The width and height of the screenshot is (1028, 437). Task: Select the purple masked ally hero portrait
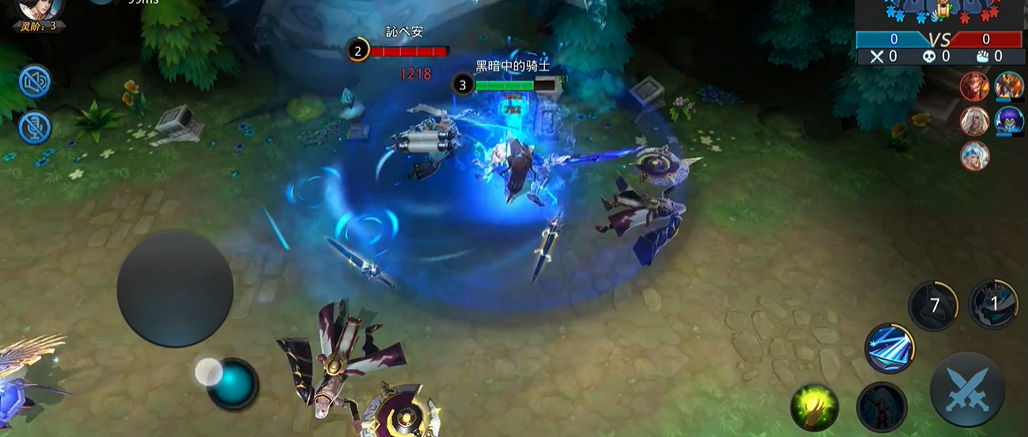1008,121
